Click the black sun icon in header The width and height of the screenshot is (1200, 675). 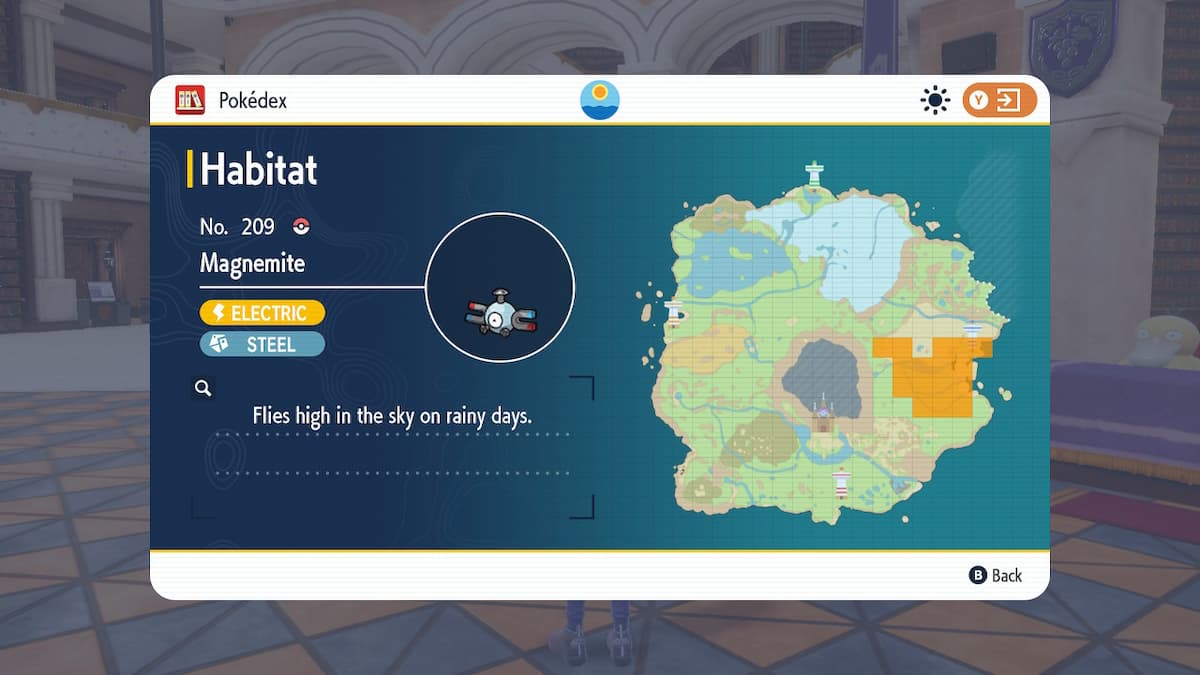(935, 100)
